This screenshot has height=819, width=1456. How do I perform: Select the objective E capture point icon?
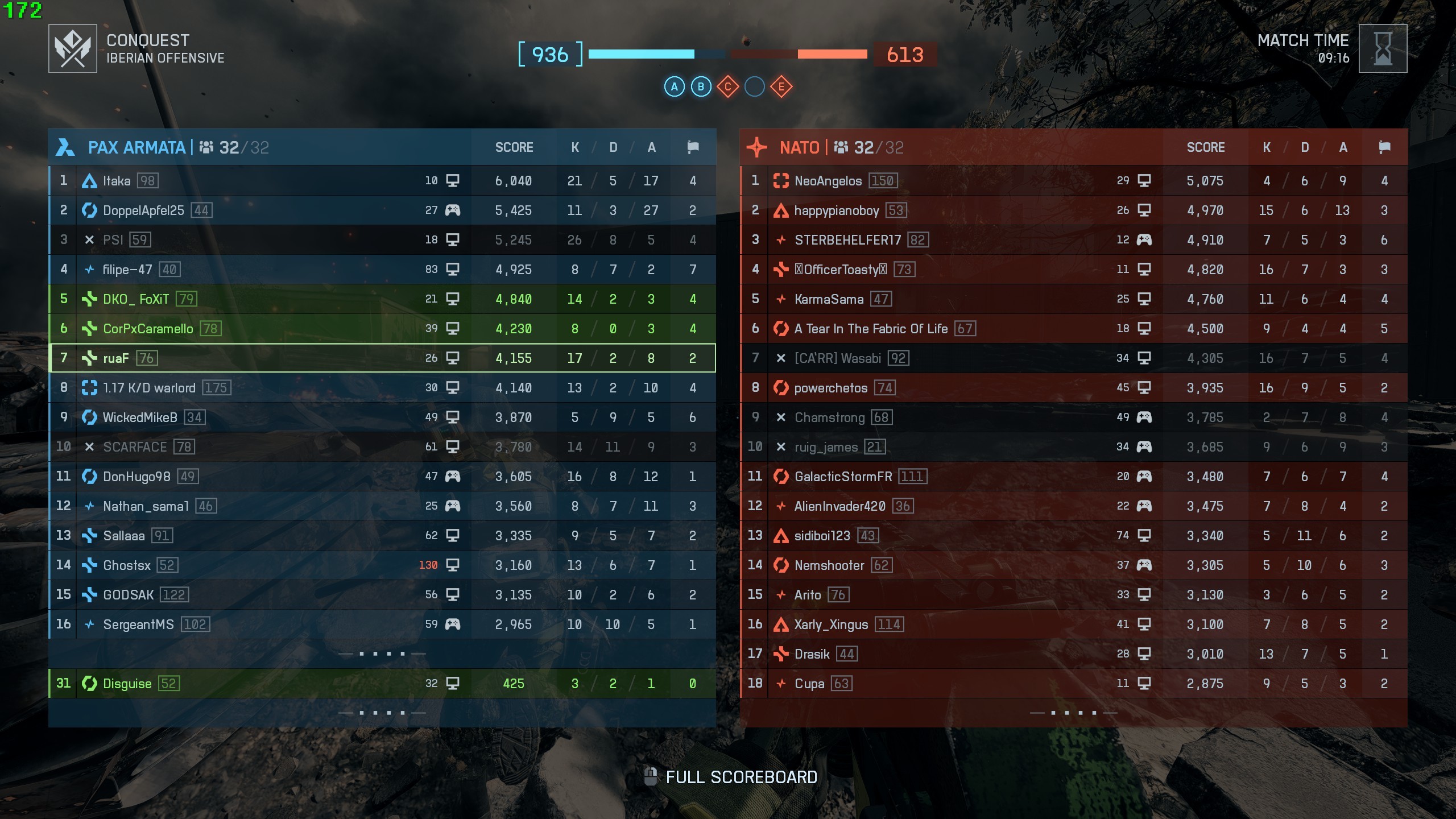(781, 87)
